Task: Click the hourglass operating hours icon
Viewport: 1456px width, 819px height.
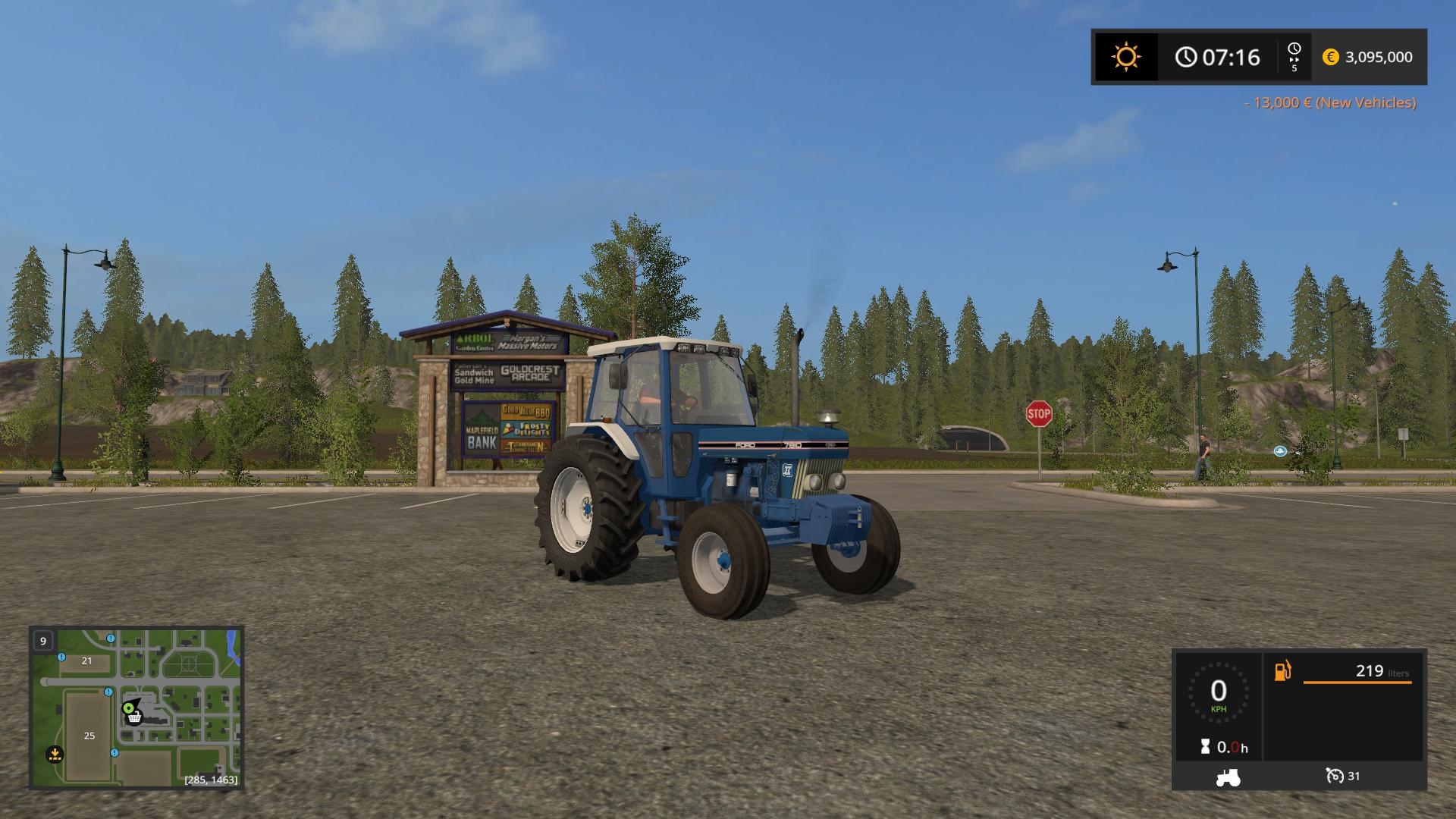Action: (x=1206, y=747)
